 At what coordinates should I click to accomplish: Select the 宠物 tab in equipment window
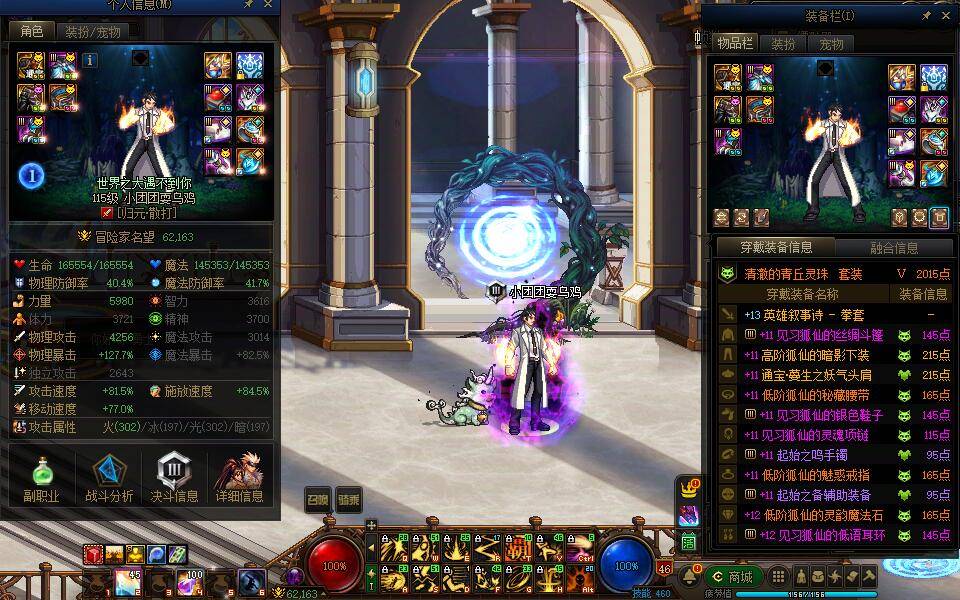click(831, 44)
